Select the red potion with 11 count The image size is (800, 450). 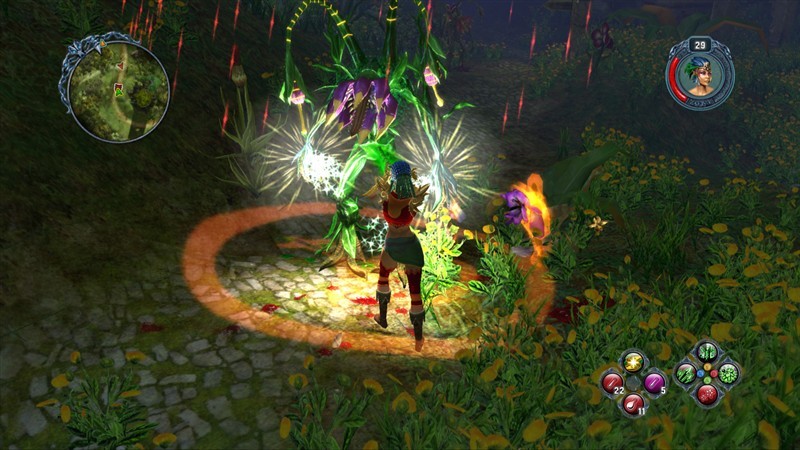coord(633,403)
